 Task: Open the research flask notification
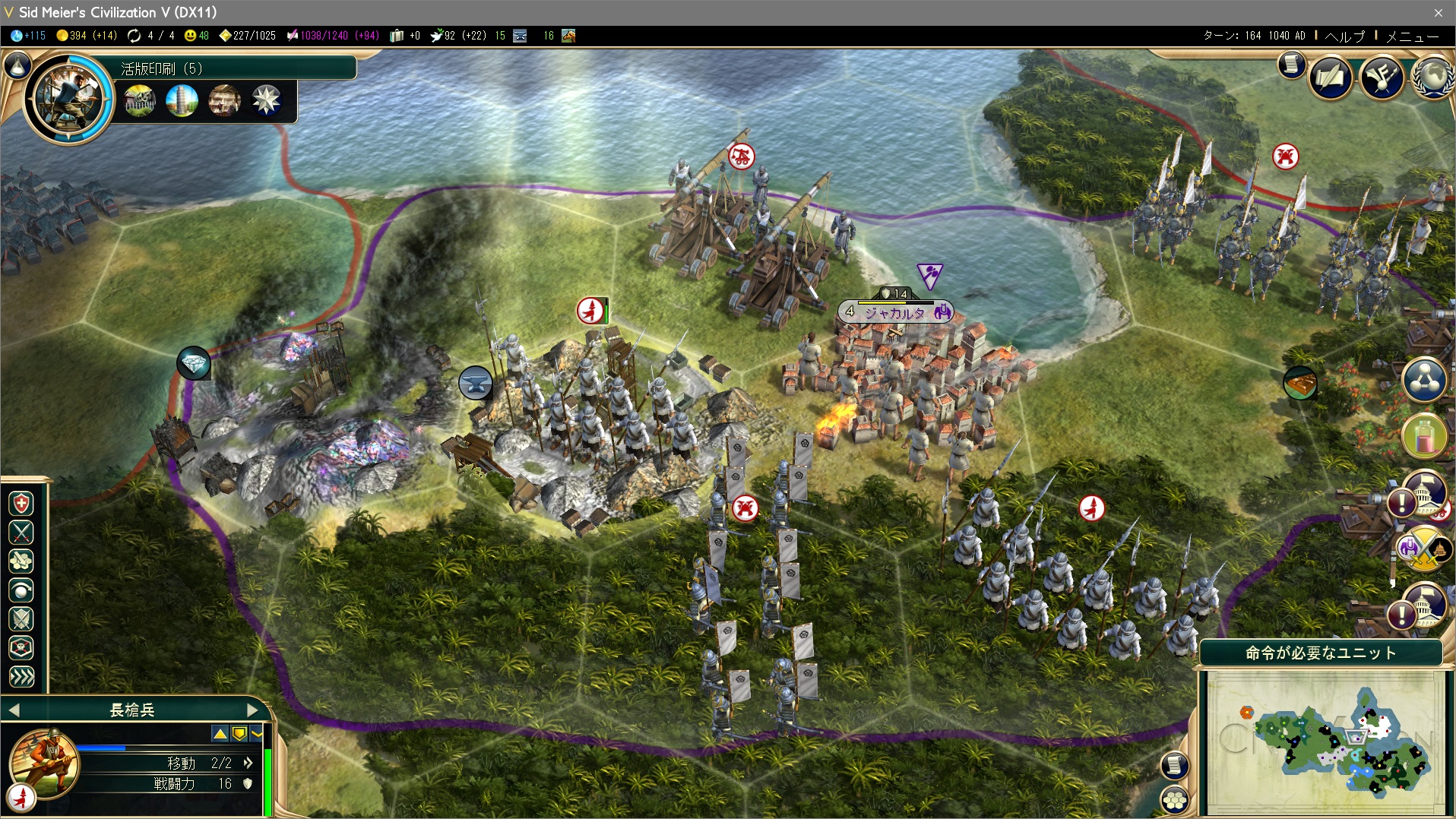[x=1423, y=436]
